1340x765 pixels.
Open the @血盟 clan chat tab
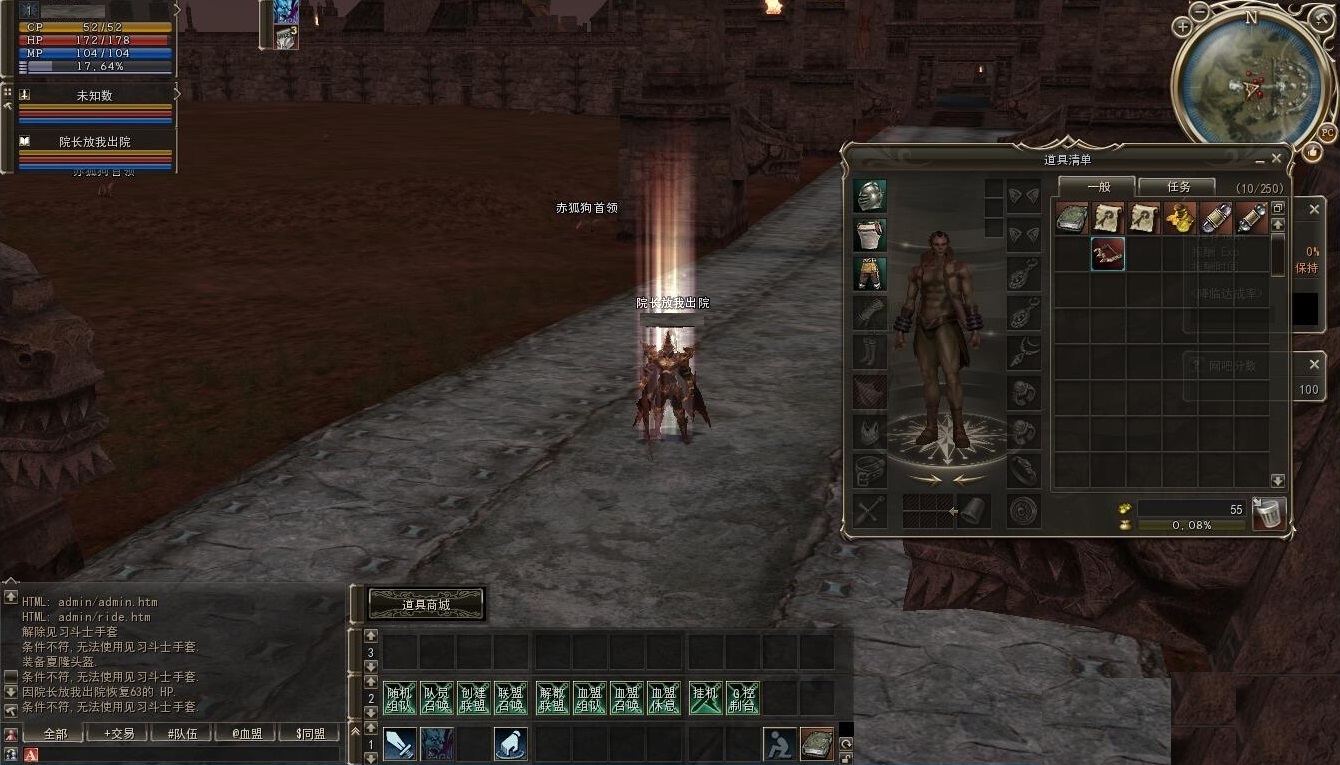point(247,733)
